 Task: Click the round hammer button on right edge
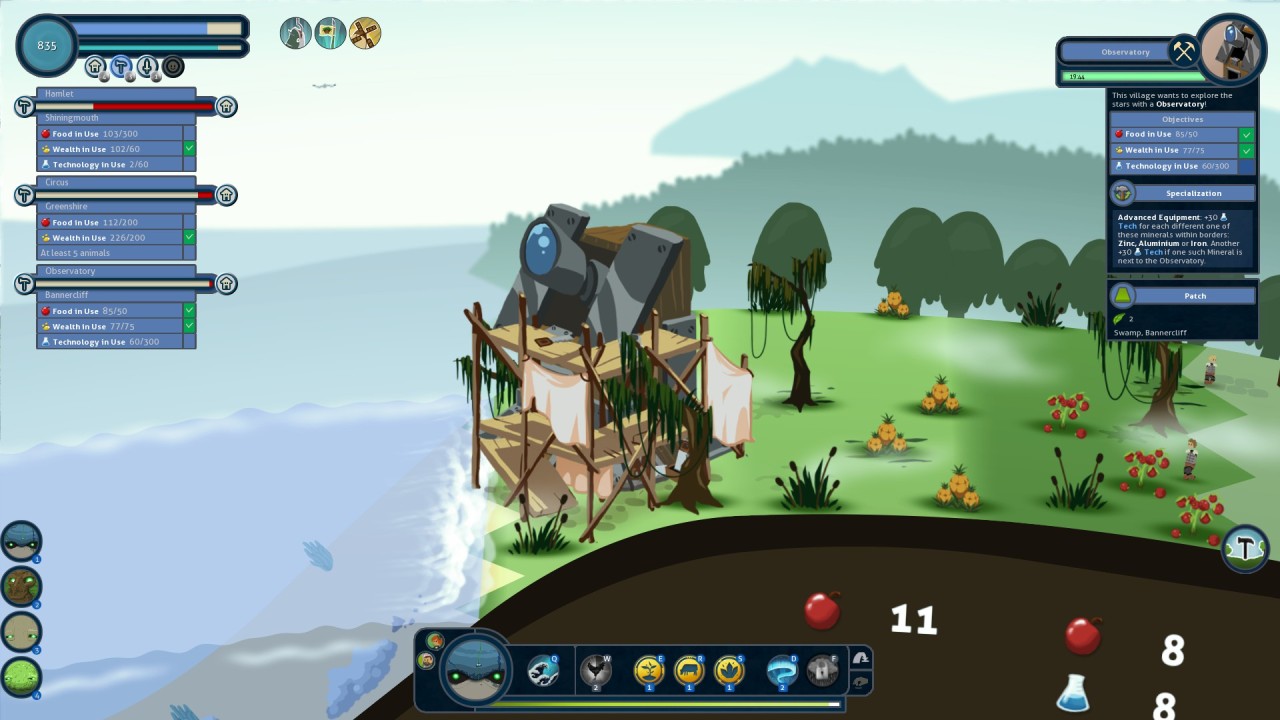(x=1245, y=548)
